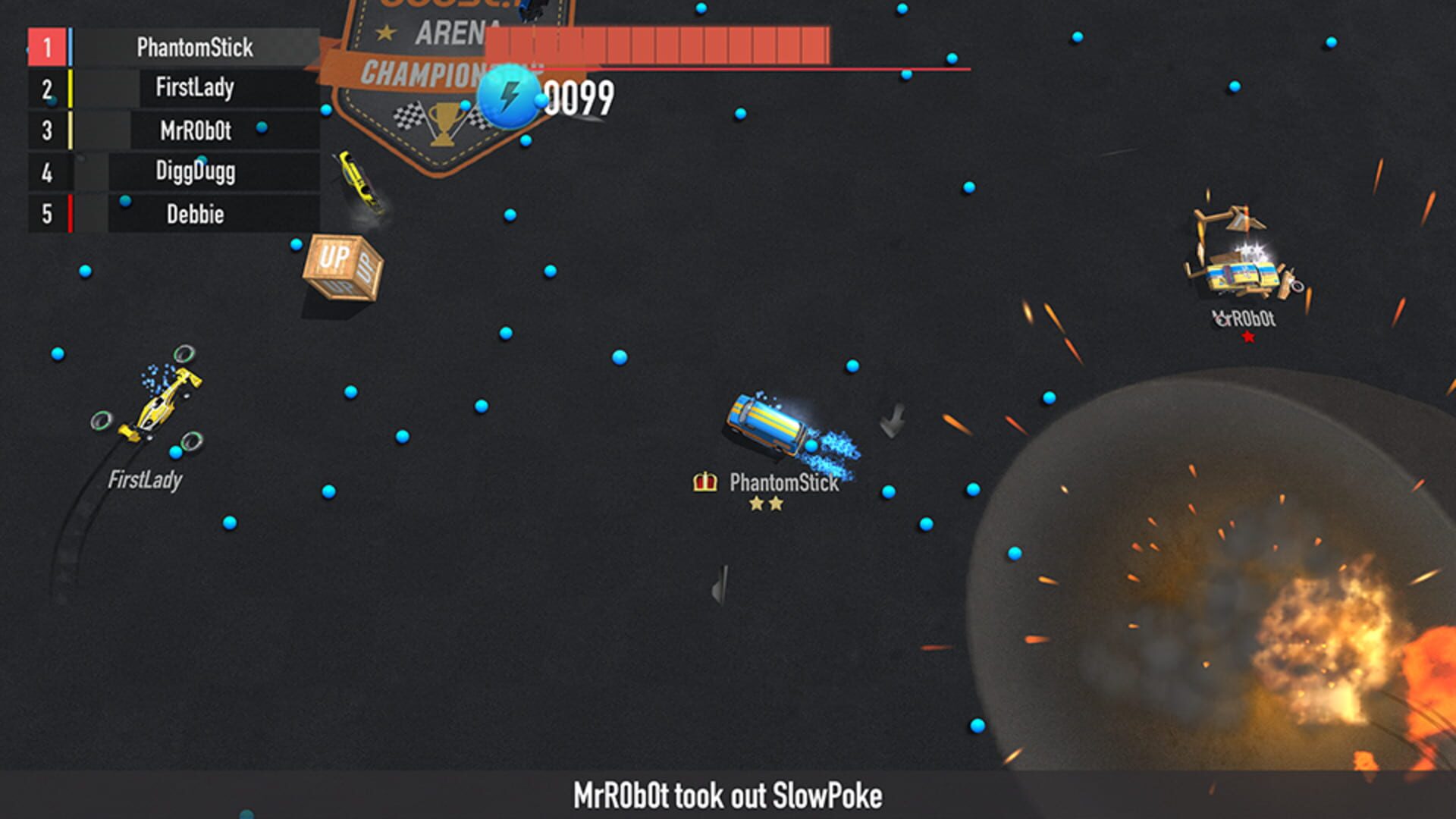
Task: Select PhantomStick in the leaderboard
Action: point(194,48)
